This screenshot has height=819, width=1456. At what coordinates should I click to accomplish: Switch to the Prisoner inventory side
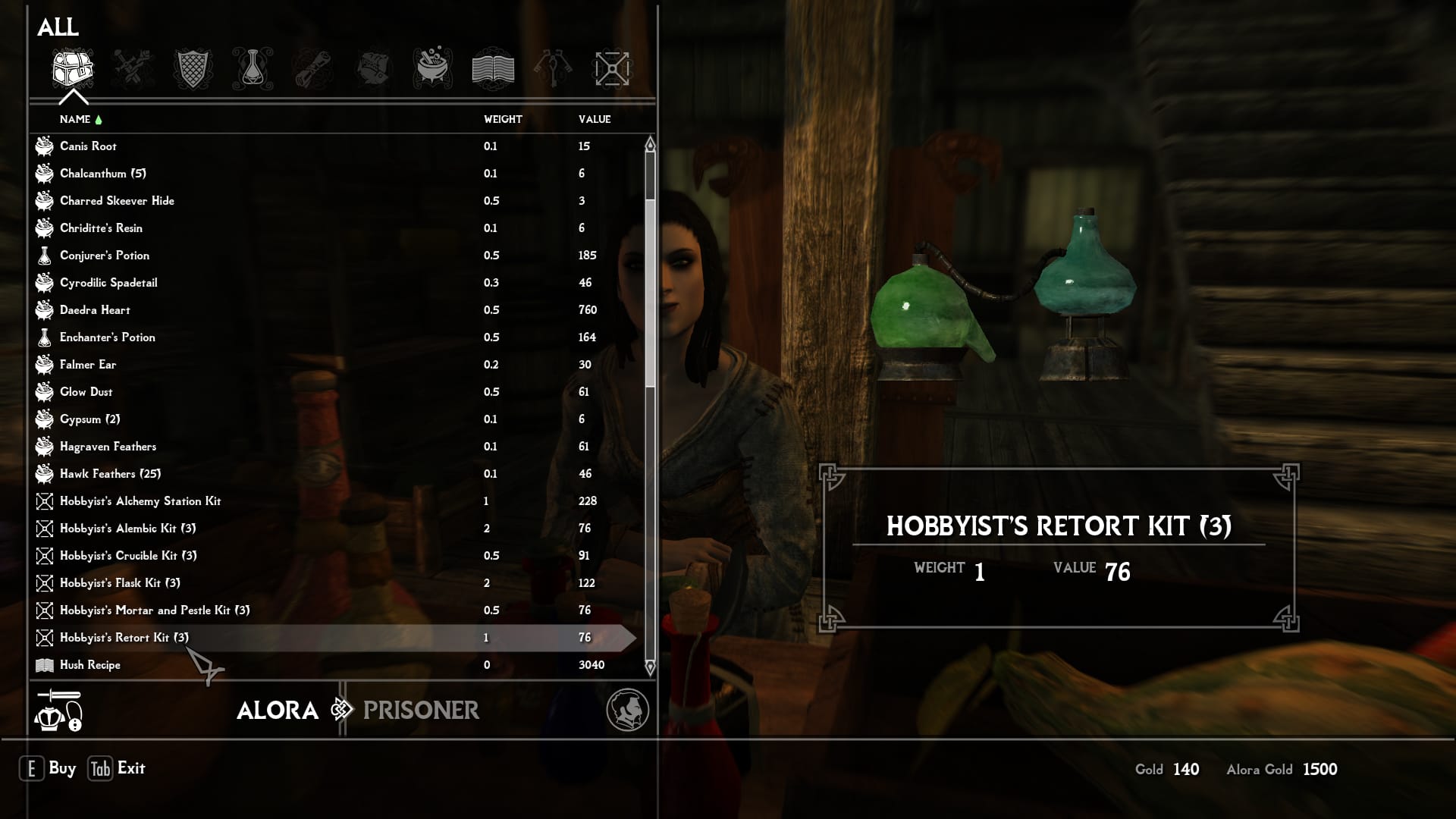(x=421, y=711)
